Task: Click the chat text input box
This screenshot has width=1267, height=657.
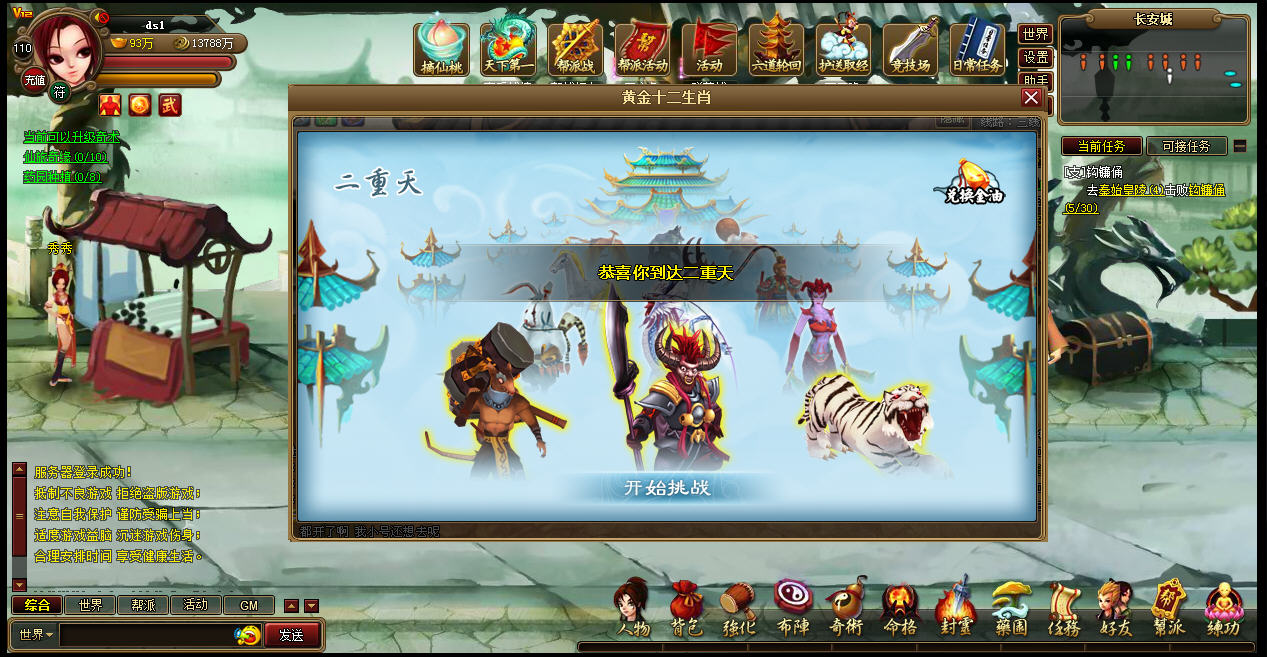Action: pos(148,635)
